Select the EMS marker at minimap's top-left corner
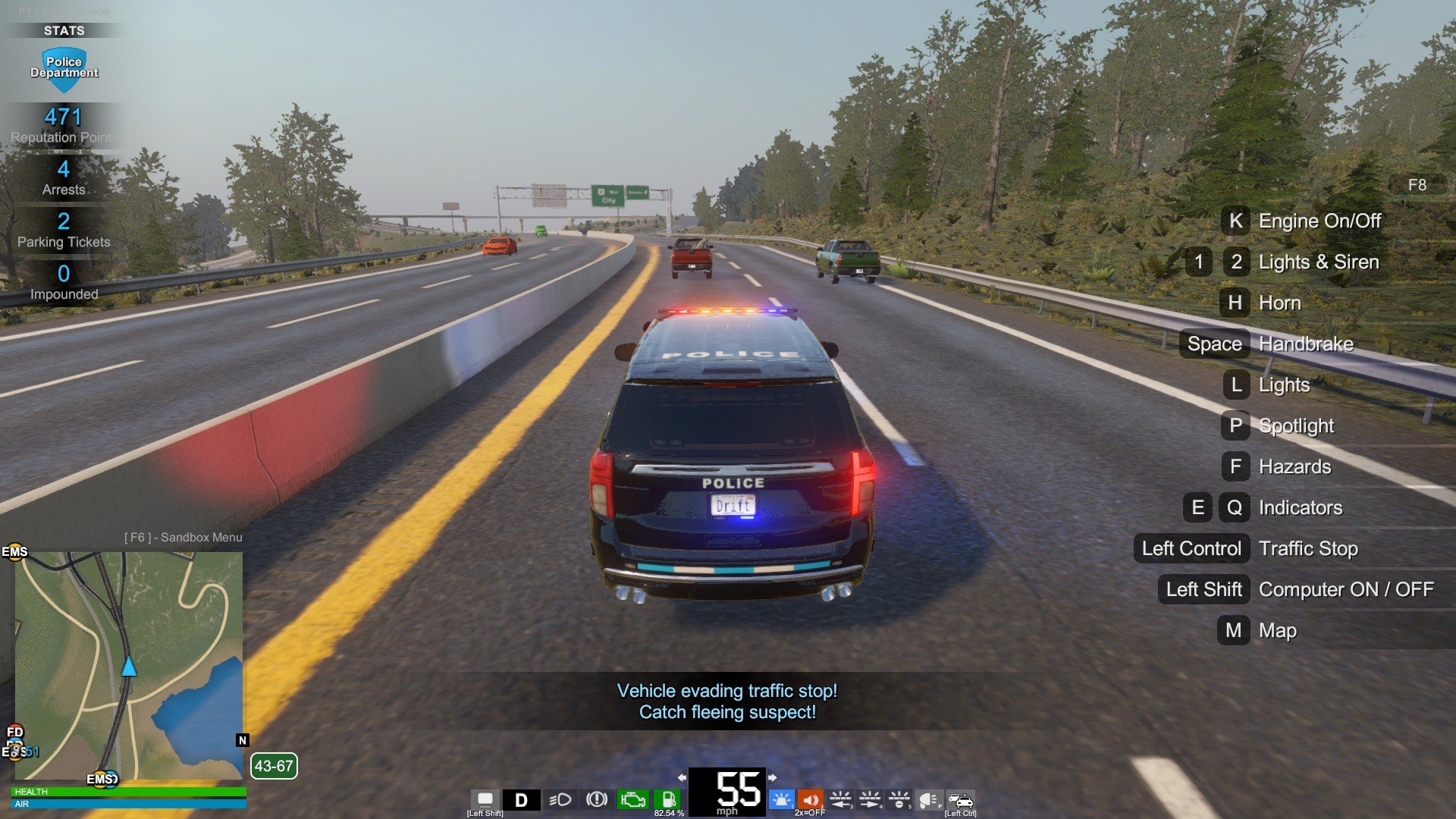The image size is (1456, 819). [14, 551]
